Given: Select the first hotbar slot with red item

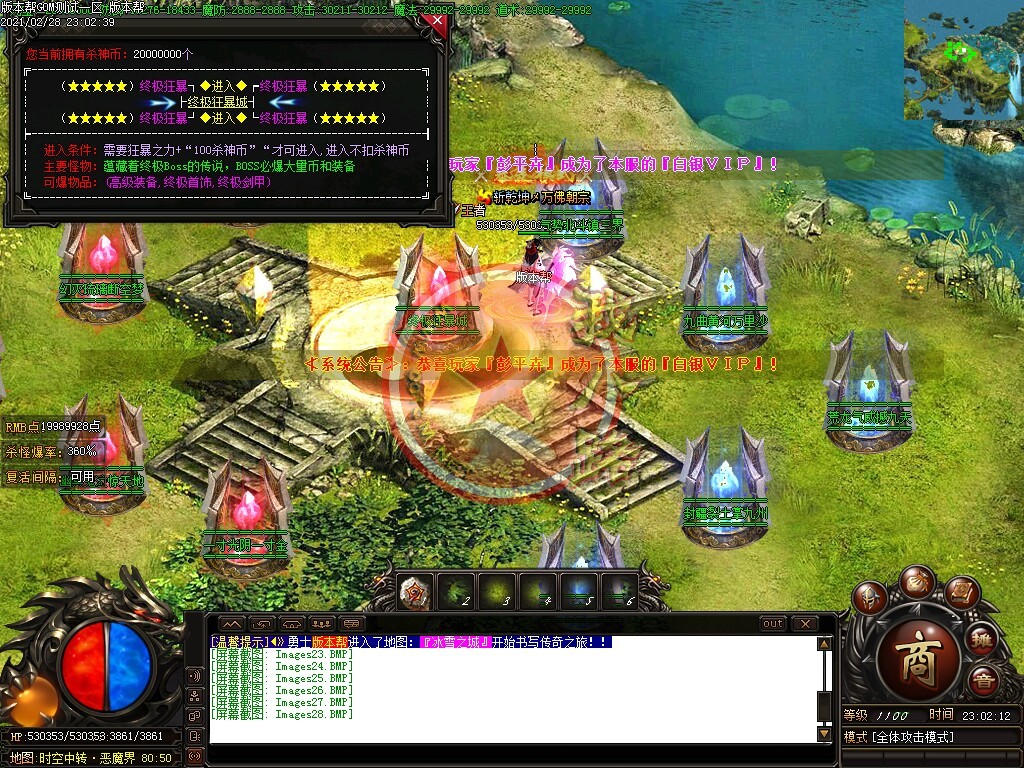Looking at the screenshot, I should [x=415, y=592].
